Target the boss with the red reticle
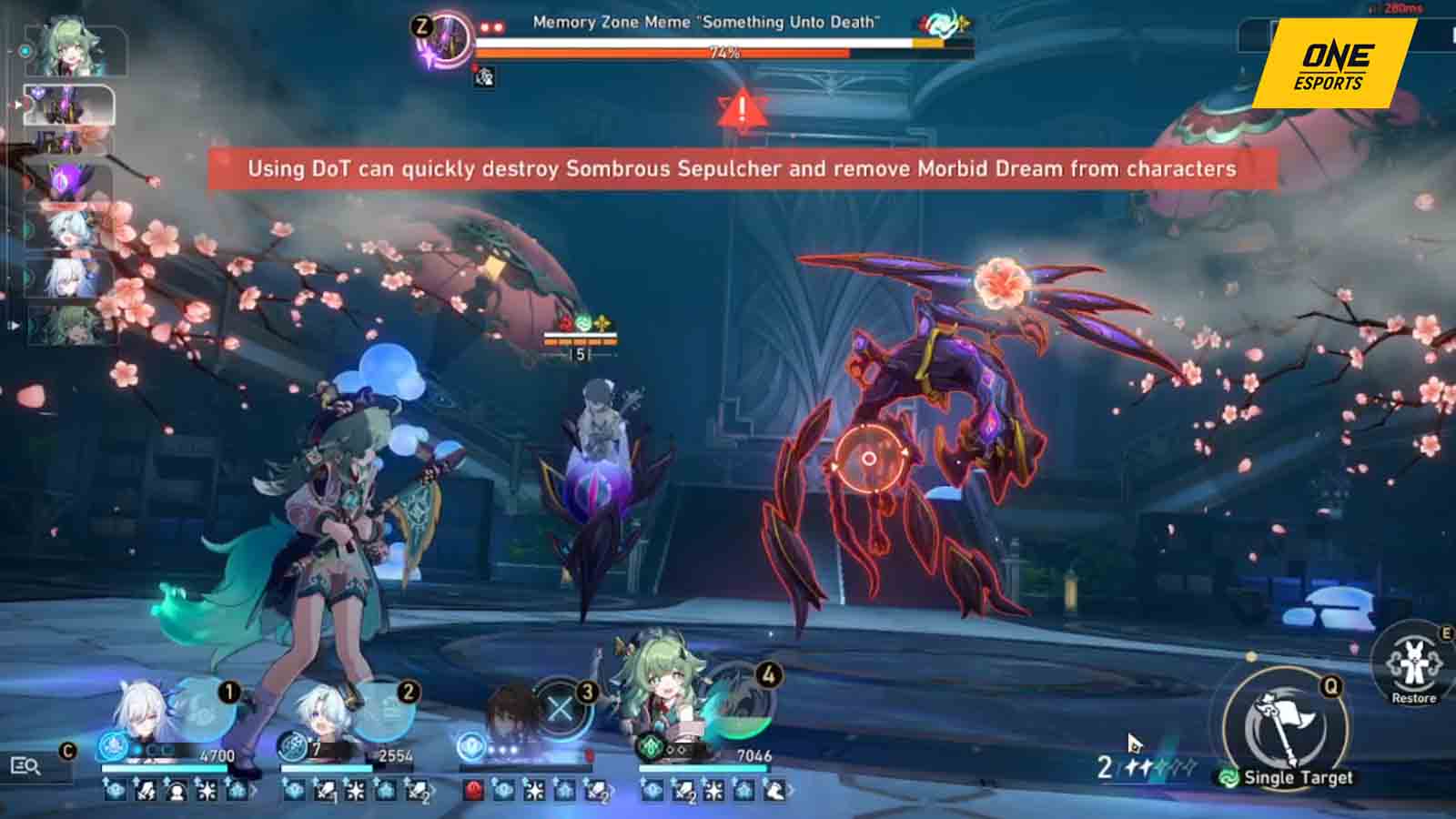Screen dimensions: 1456x819 869,459
